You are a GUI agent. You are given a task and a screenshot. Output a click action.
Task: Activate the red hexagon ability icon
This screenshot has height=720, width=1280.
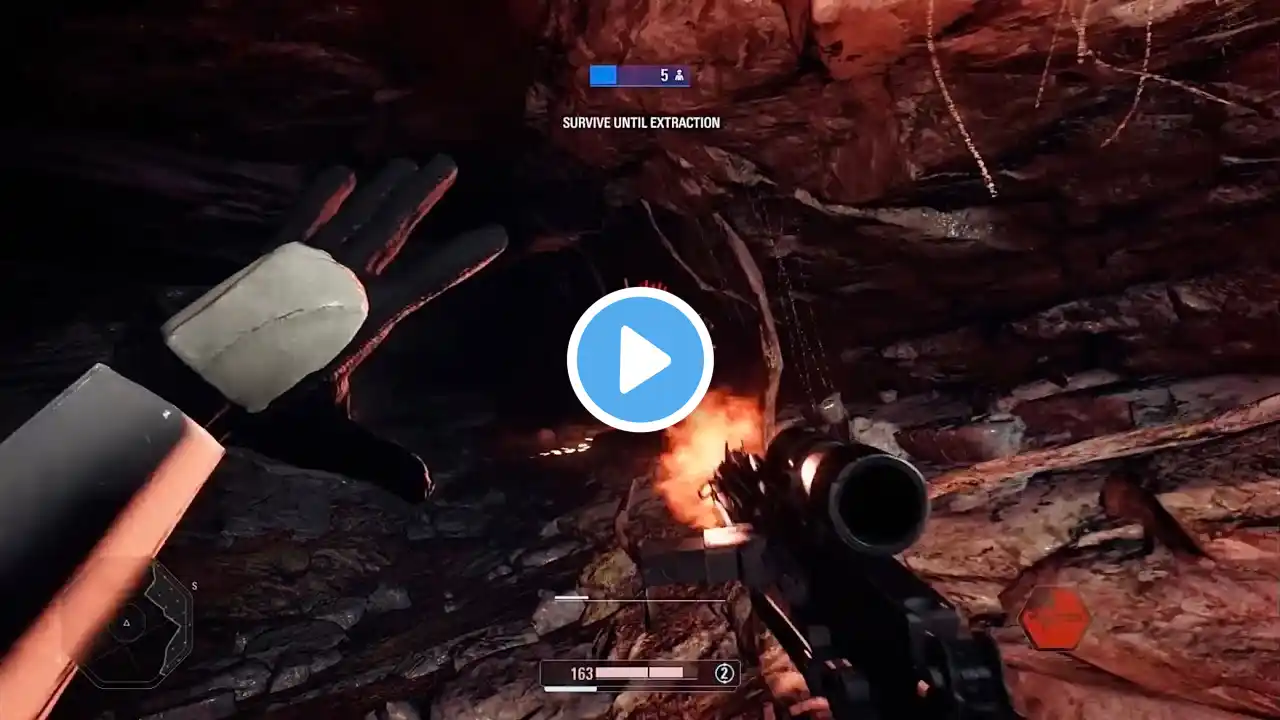click(1055, 617)
